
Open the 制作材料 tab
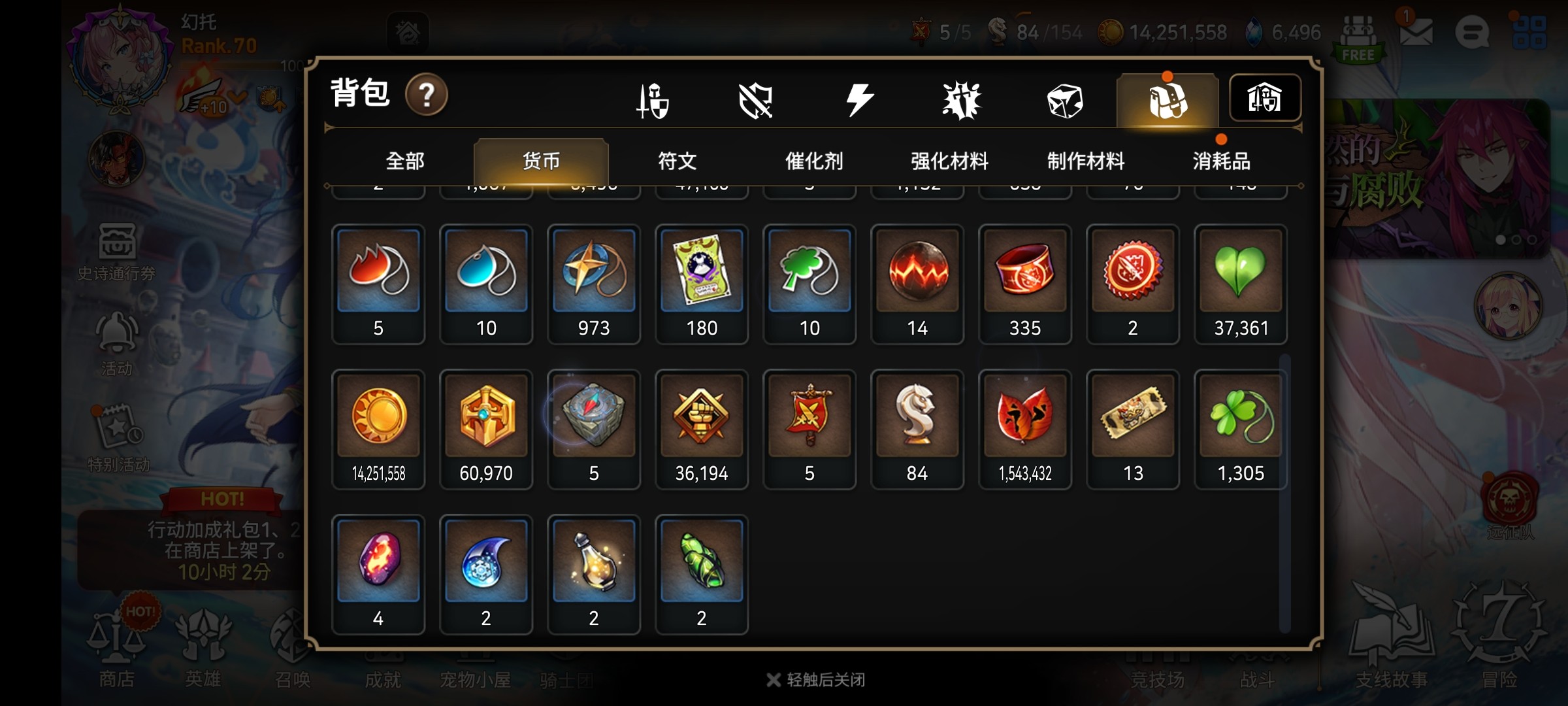pos(1086,161)
